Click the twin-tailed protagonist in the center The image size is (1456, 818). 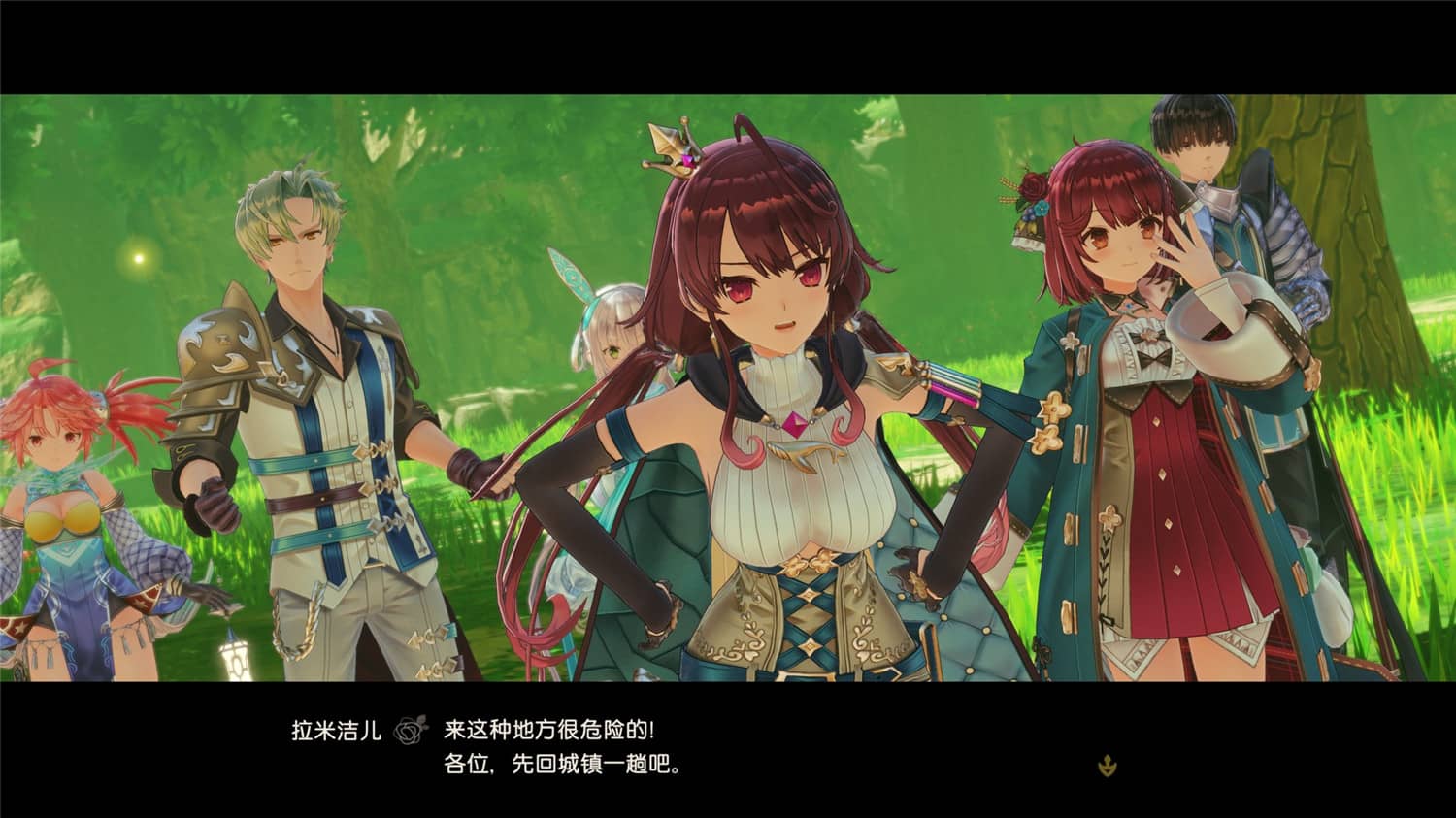point(777,388)
